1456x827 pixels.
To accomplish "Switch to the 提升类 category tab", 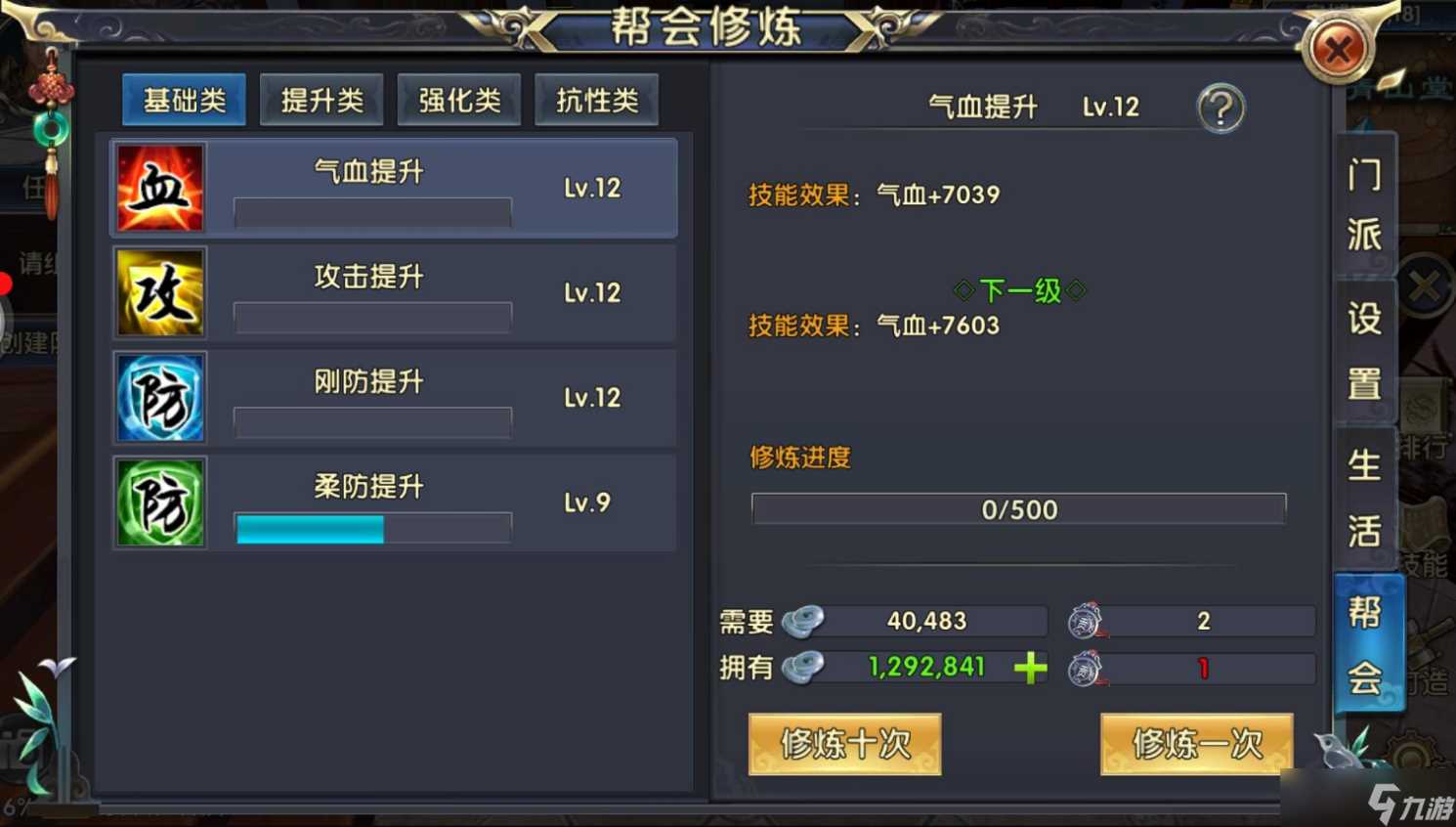I will (x=321, y=99).
